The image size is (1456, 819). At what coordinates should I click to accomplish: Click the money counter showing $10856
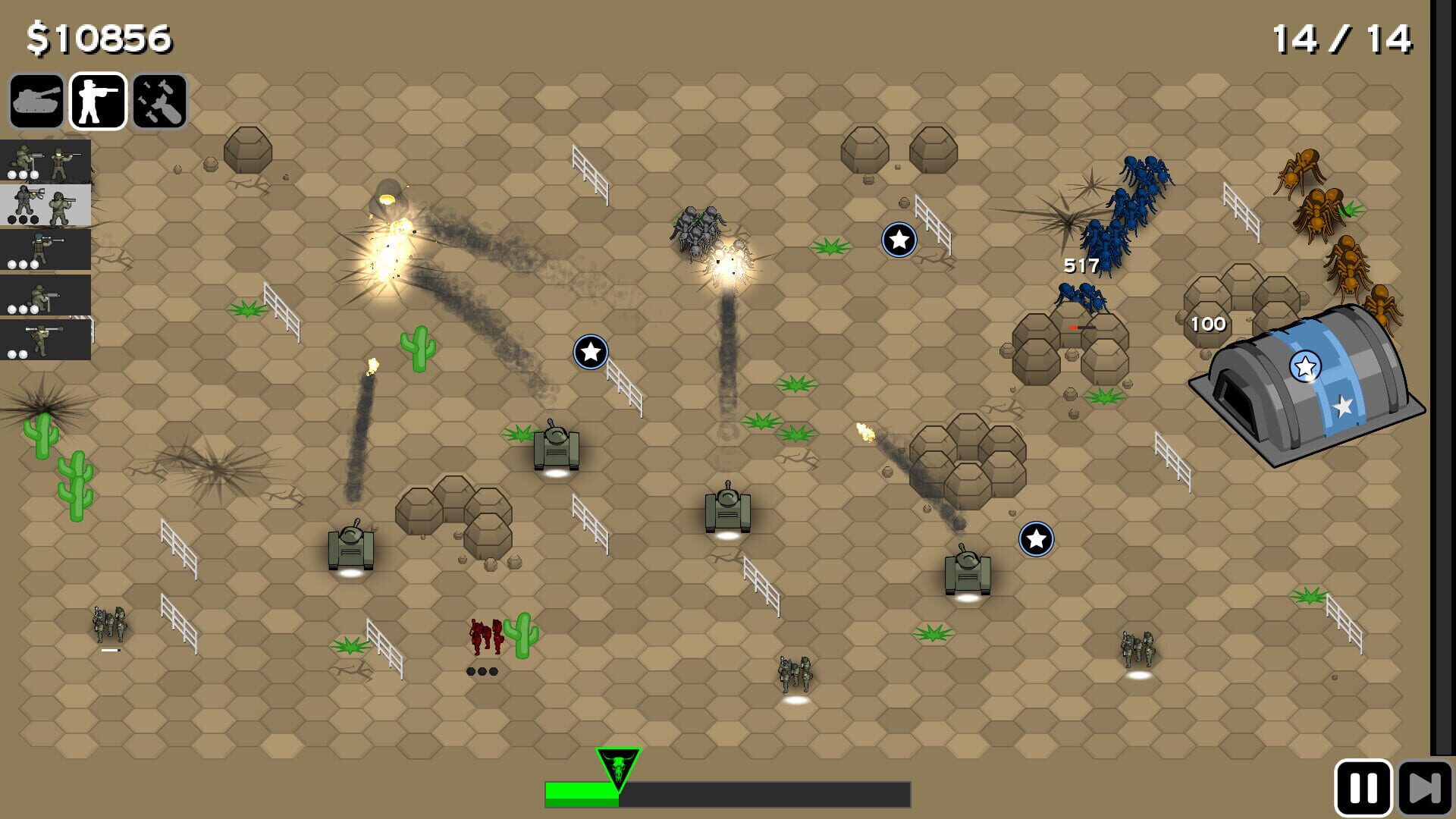99,36
